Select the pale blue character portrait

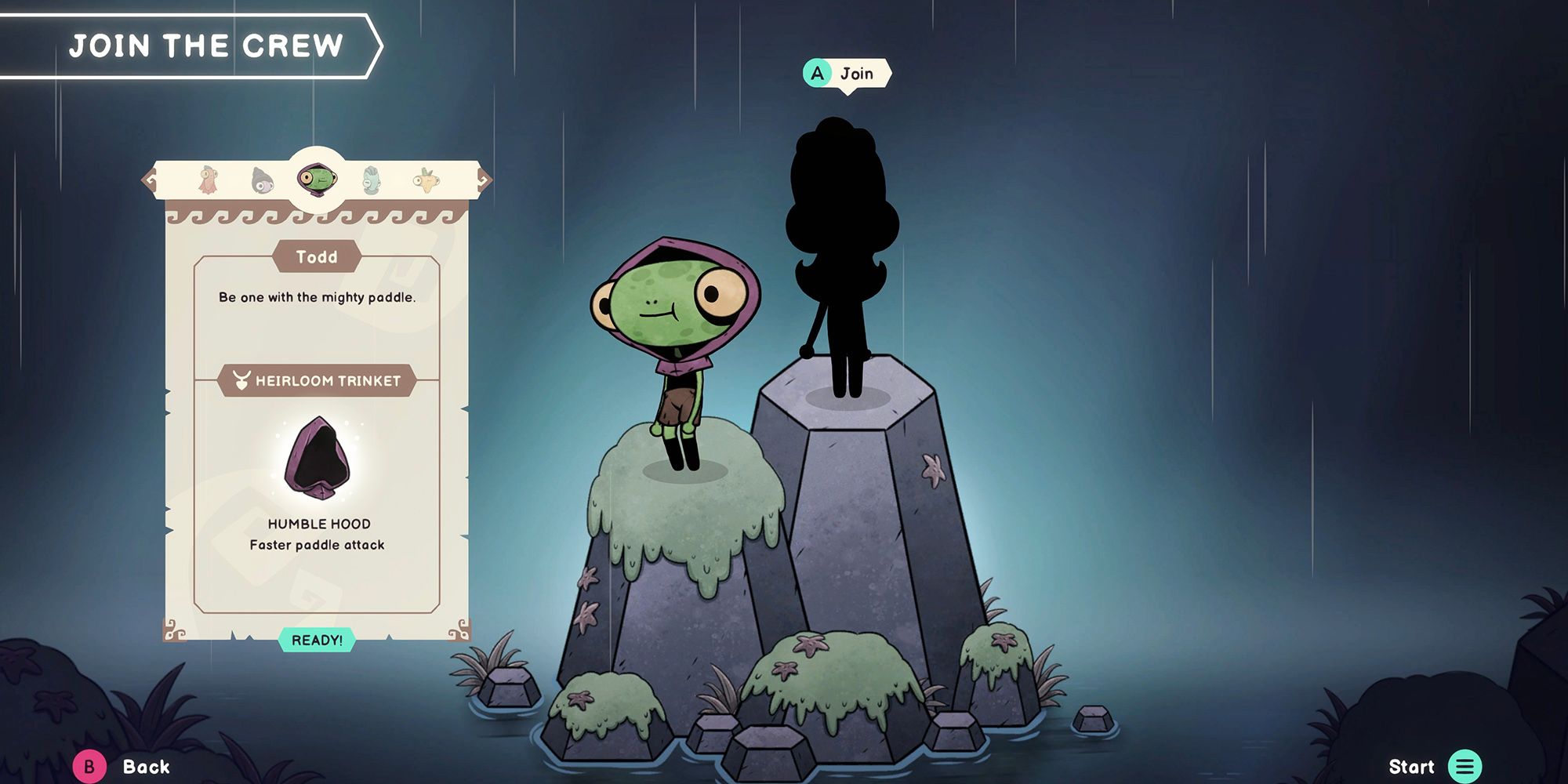pos(370,180)
